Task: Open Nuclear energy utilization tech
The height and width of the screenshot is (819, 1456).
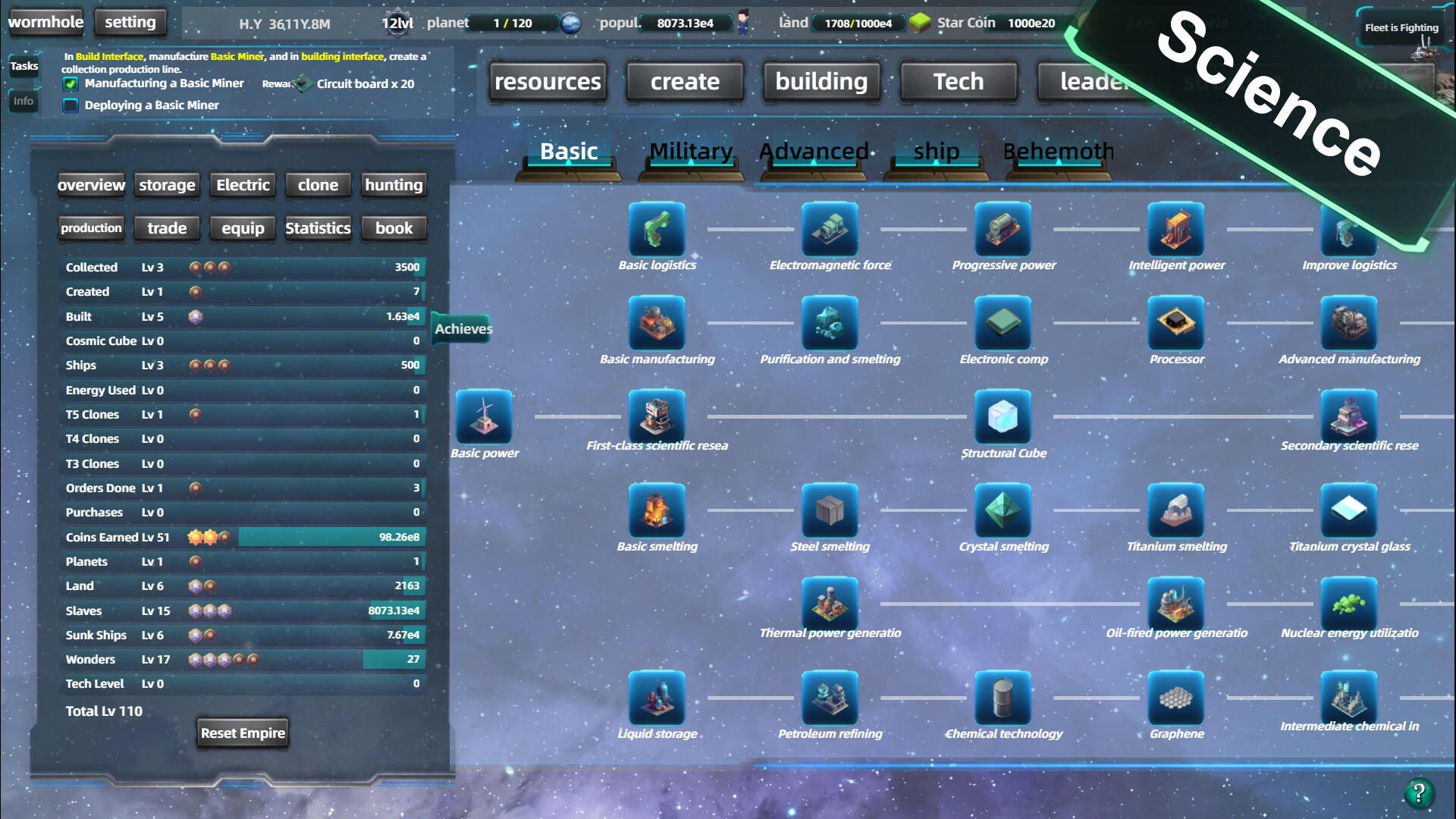Action: click(x=1349, y=603)
